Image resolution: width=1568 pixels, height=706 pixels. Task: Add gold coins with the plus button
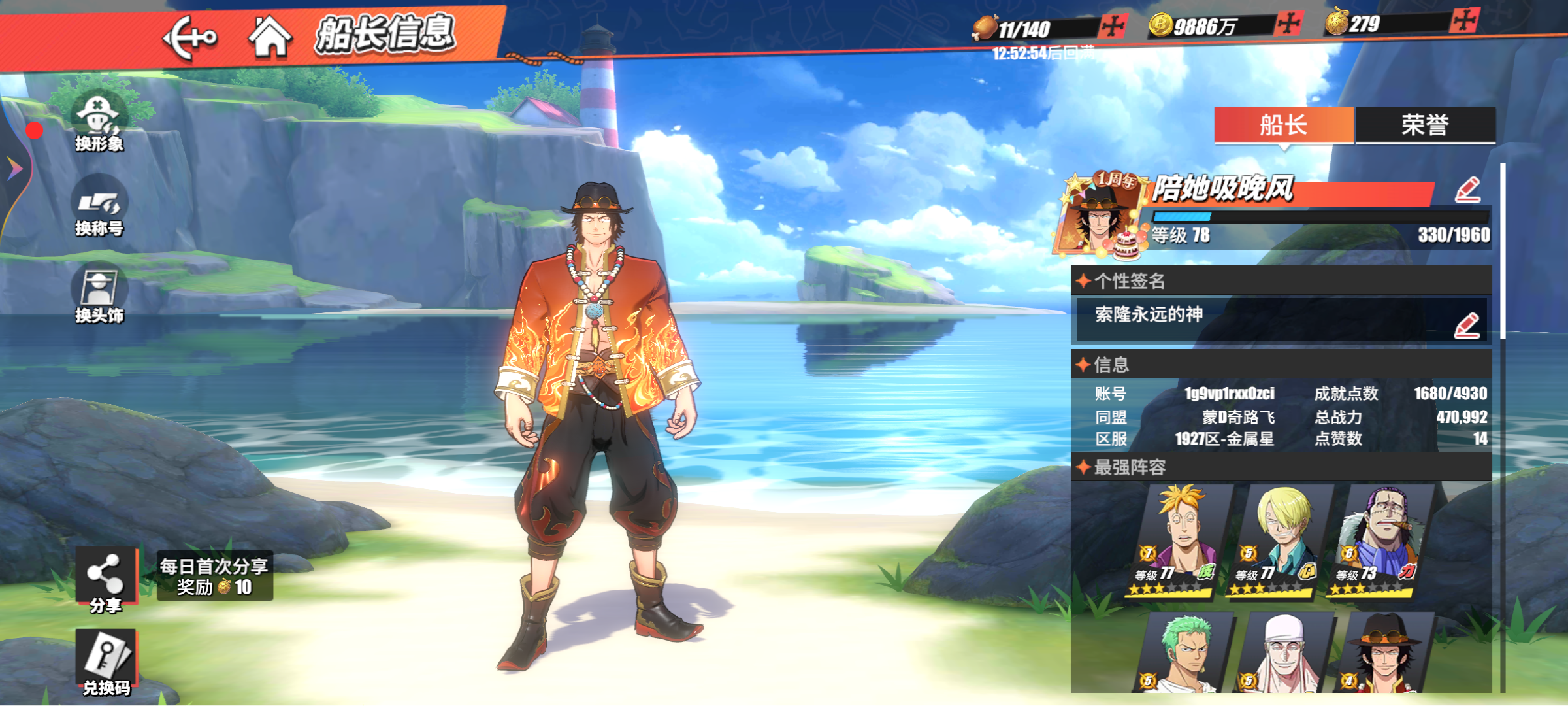pos(1288,24)
